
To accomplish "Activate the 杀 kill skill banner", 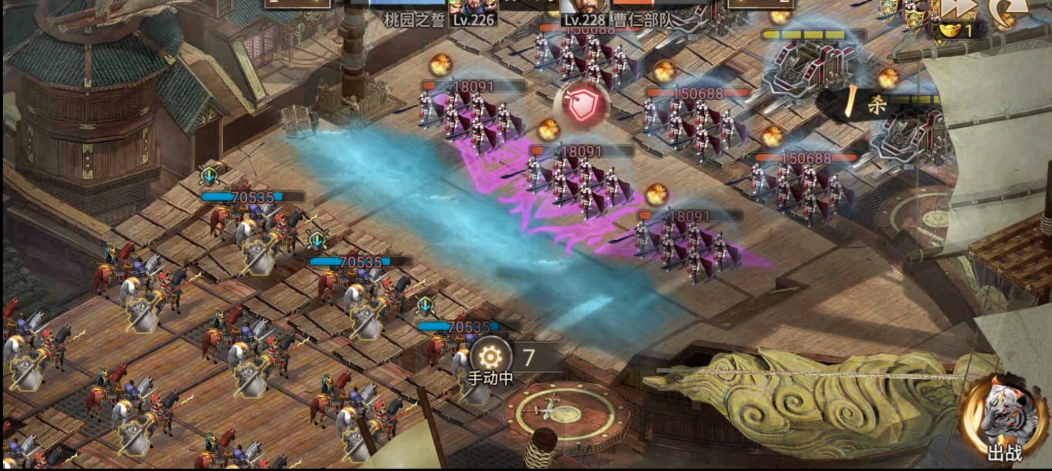I will tap(857, 102).
